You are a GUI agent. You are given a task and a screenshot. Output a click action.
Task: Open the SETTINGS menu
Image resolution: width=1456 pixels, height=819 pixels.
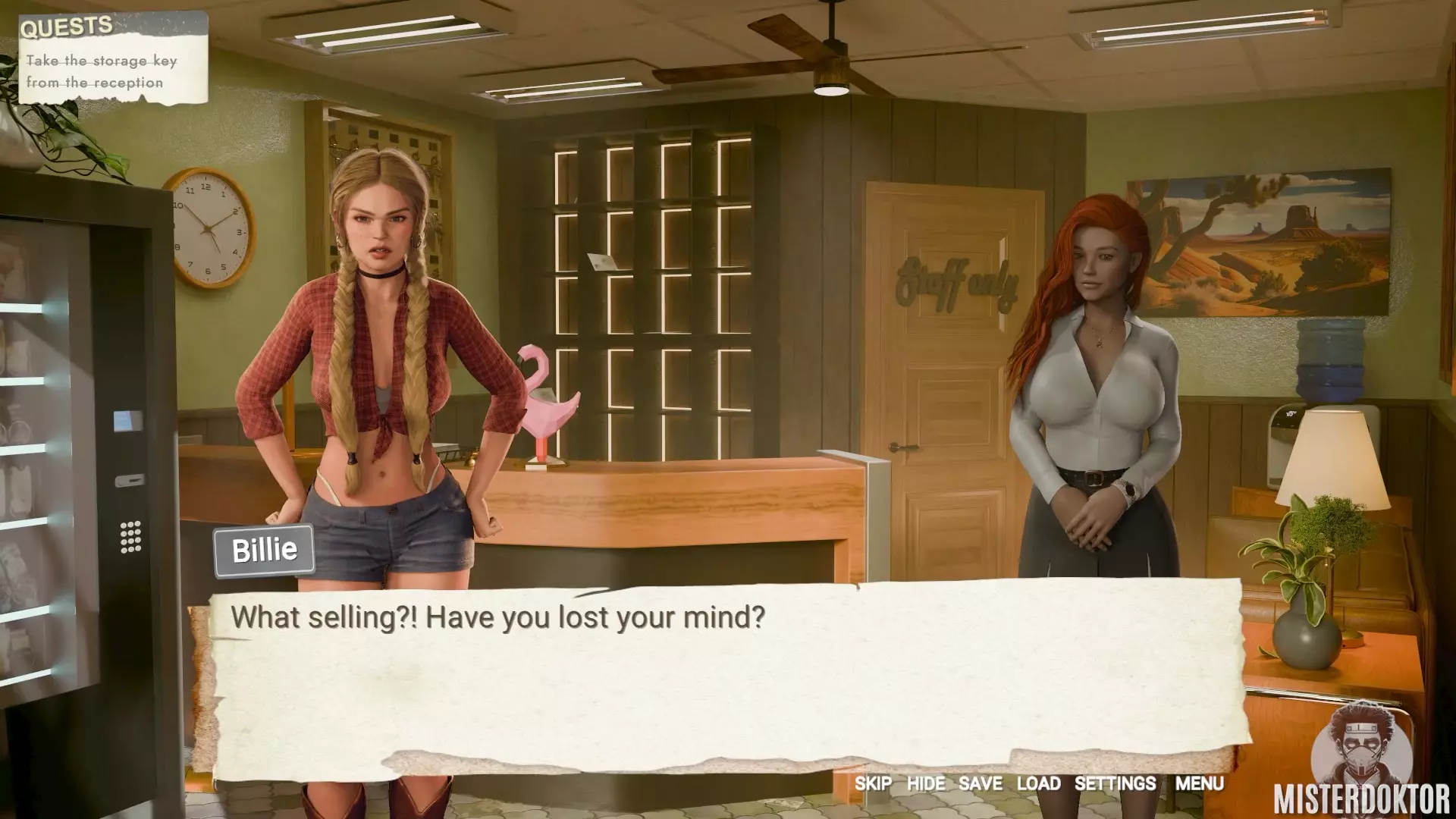coord(1115,783)
